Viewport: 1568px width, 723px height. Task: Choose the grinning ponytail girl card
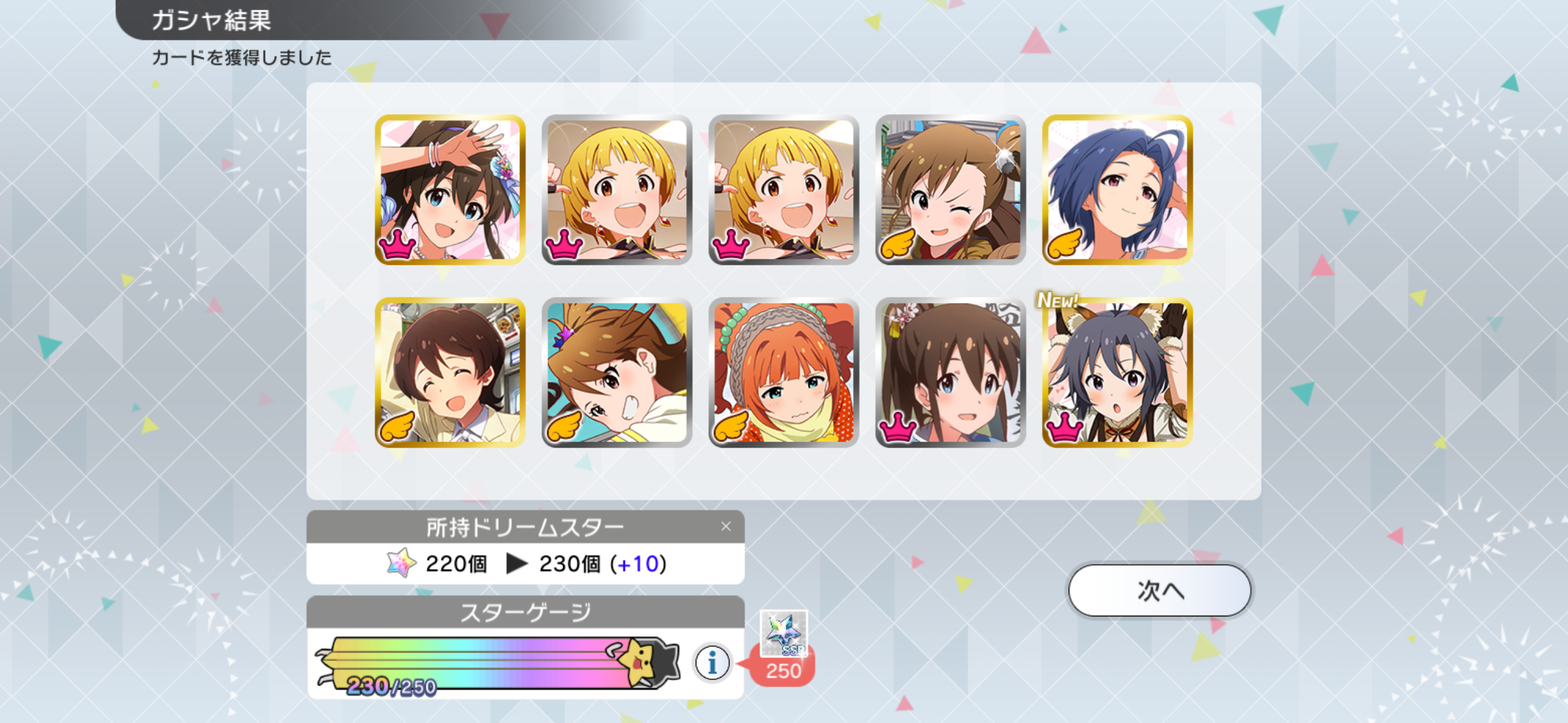[x=617, y=373]
